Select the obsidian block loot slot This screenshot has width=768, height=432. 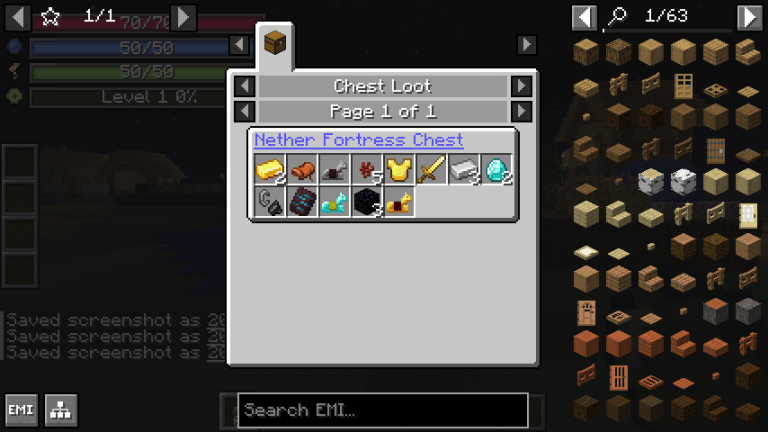pyautogui.click(x=367, y=202)
